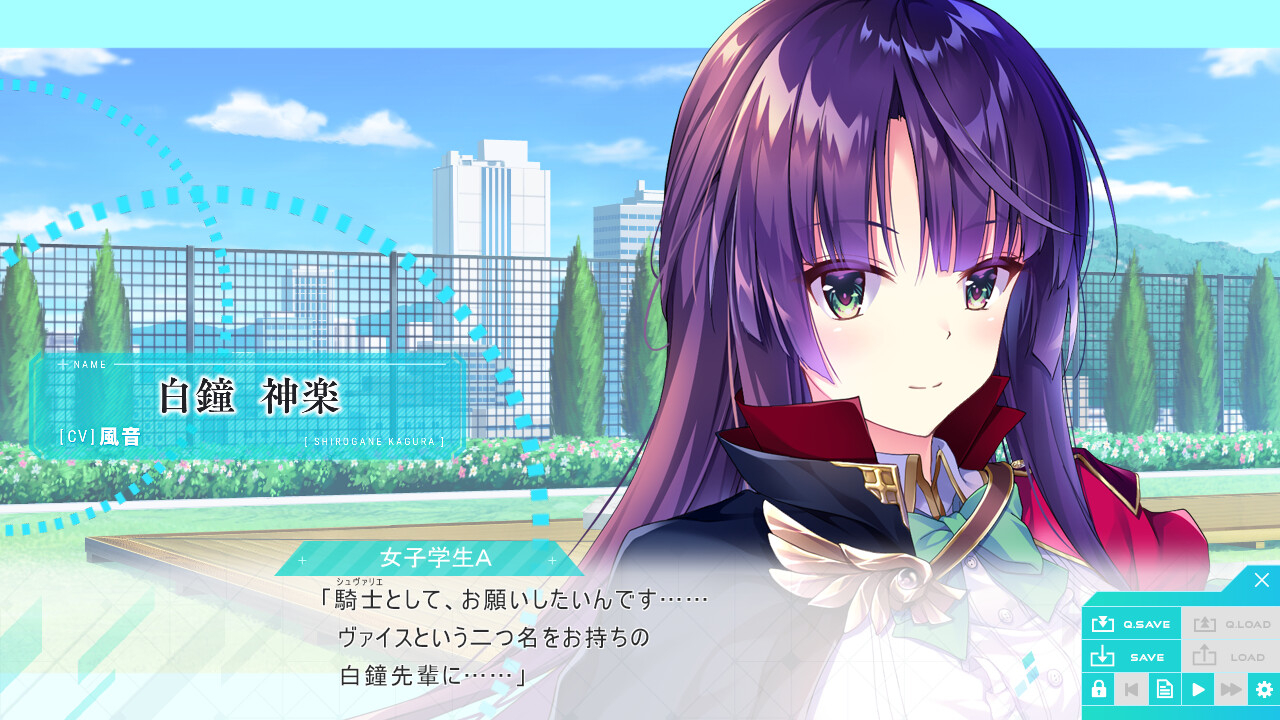Rewind using the skip-back icon
The height and width of the screenshot is (720, 1280).
pos(1131,689)
